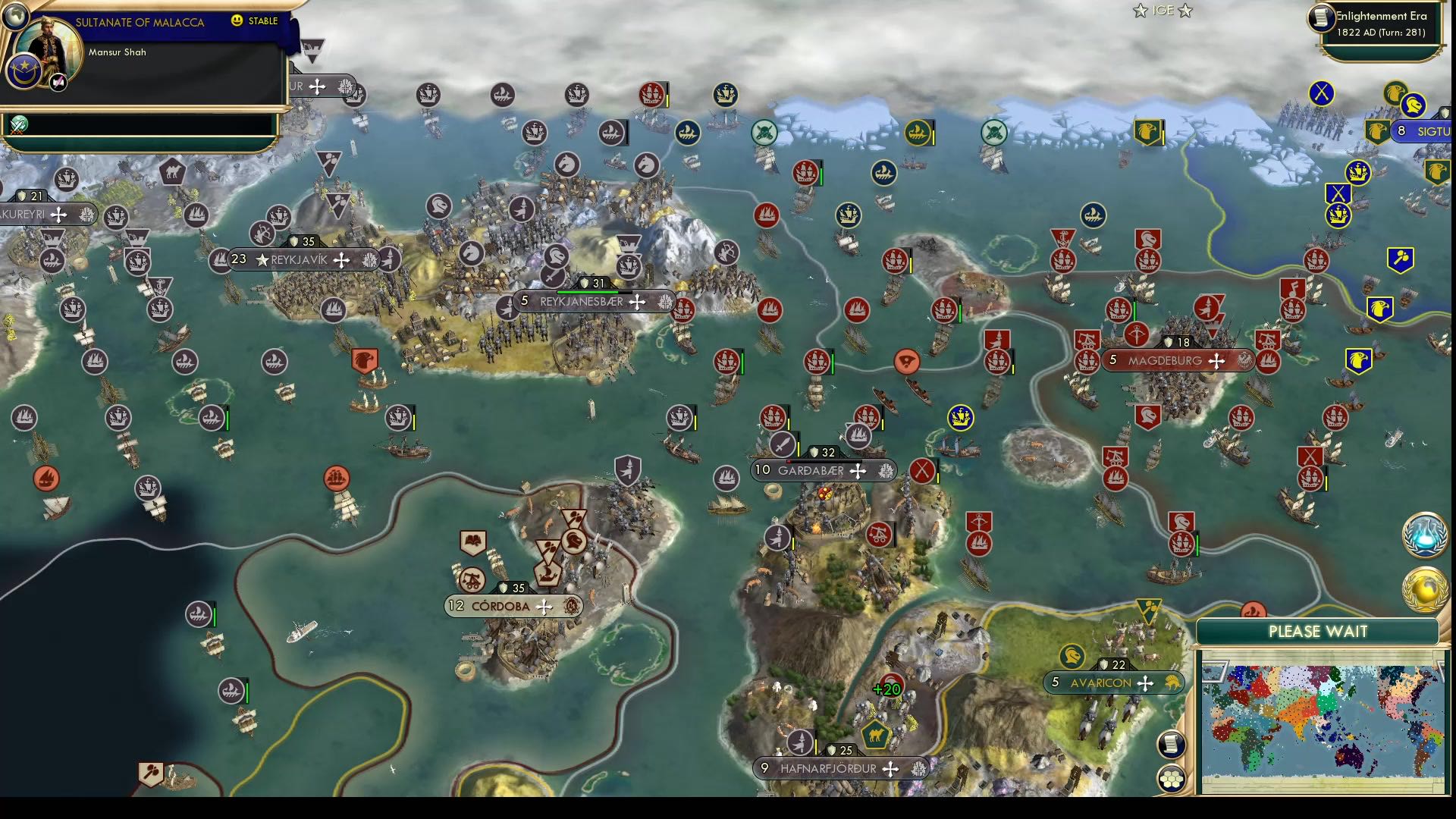Click the Enlightenment Era scroll icon
1456x819 pixels.
[x=1322, y=18]
